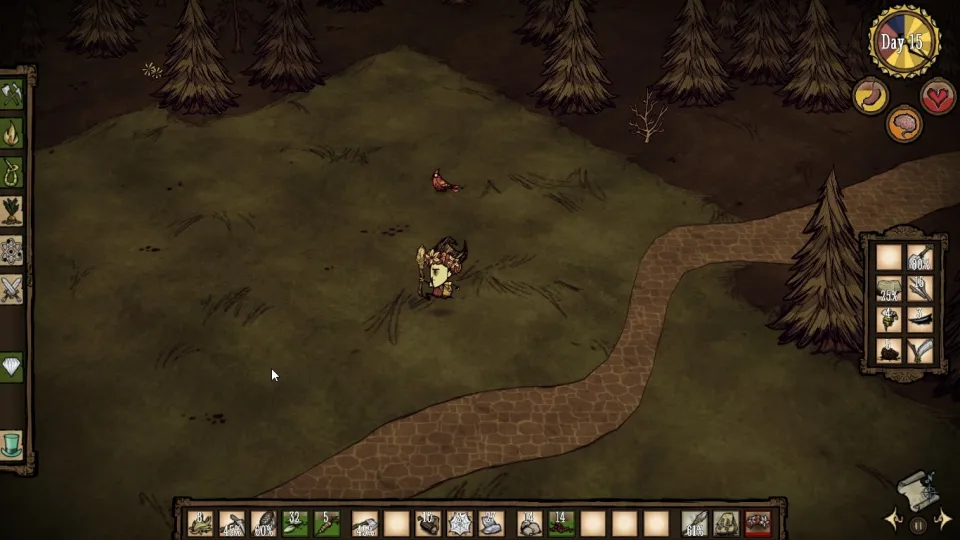Rotate the camera right

click(942, 520)
